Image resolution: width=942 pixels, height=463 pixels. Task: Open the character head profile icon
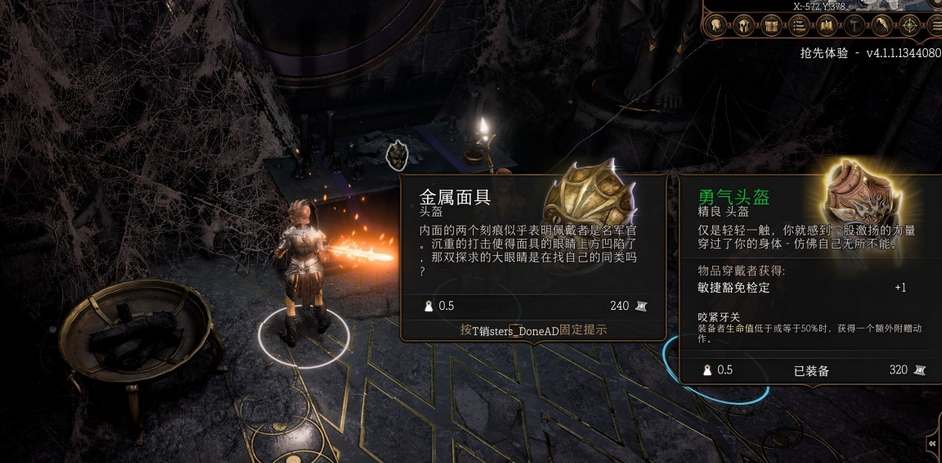tap(715, 25)
